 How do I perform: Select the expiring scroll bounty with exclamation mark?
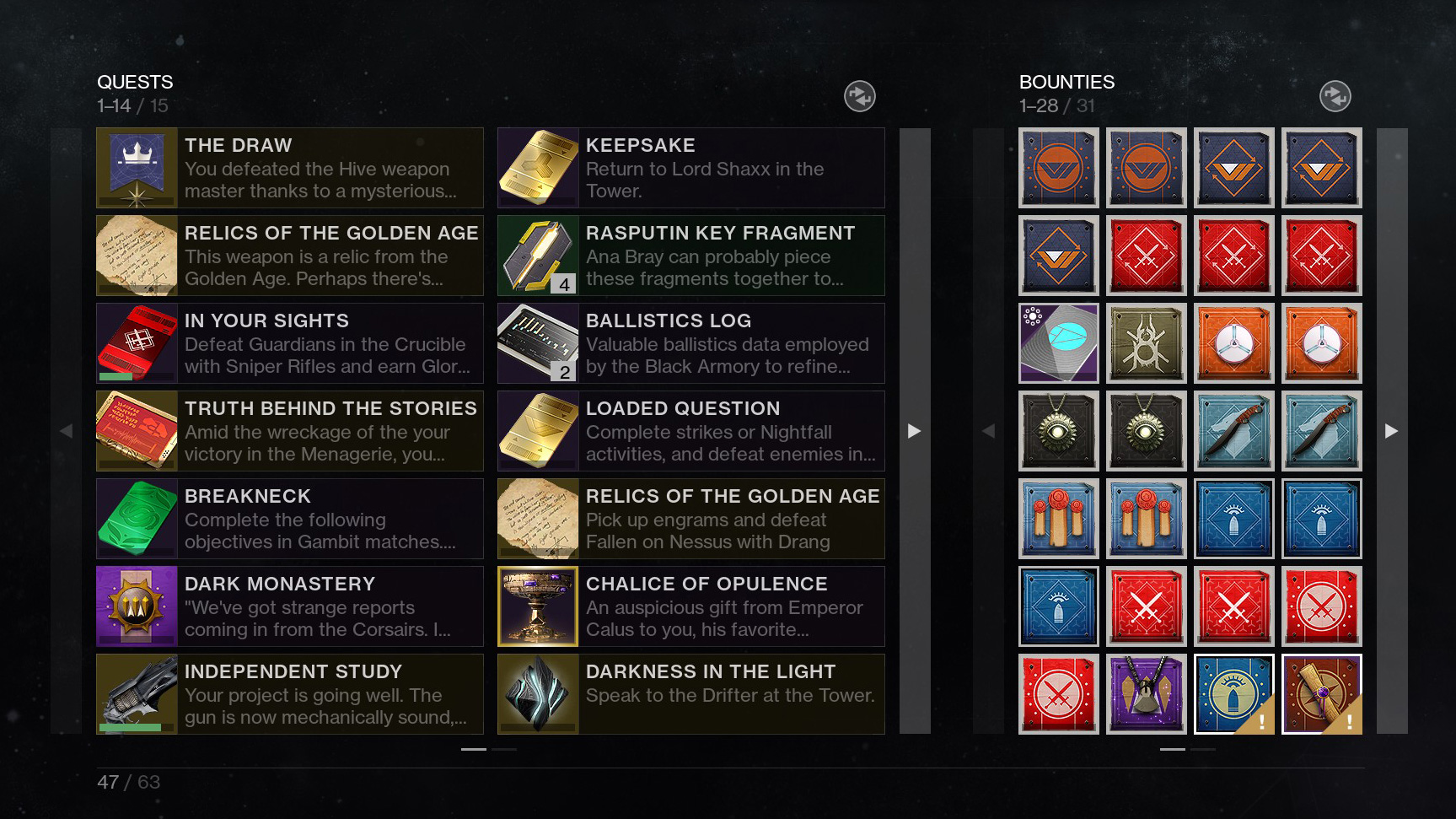[x=1321, y=693]
